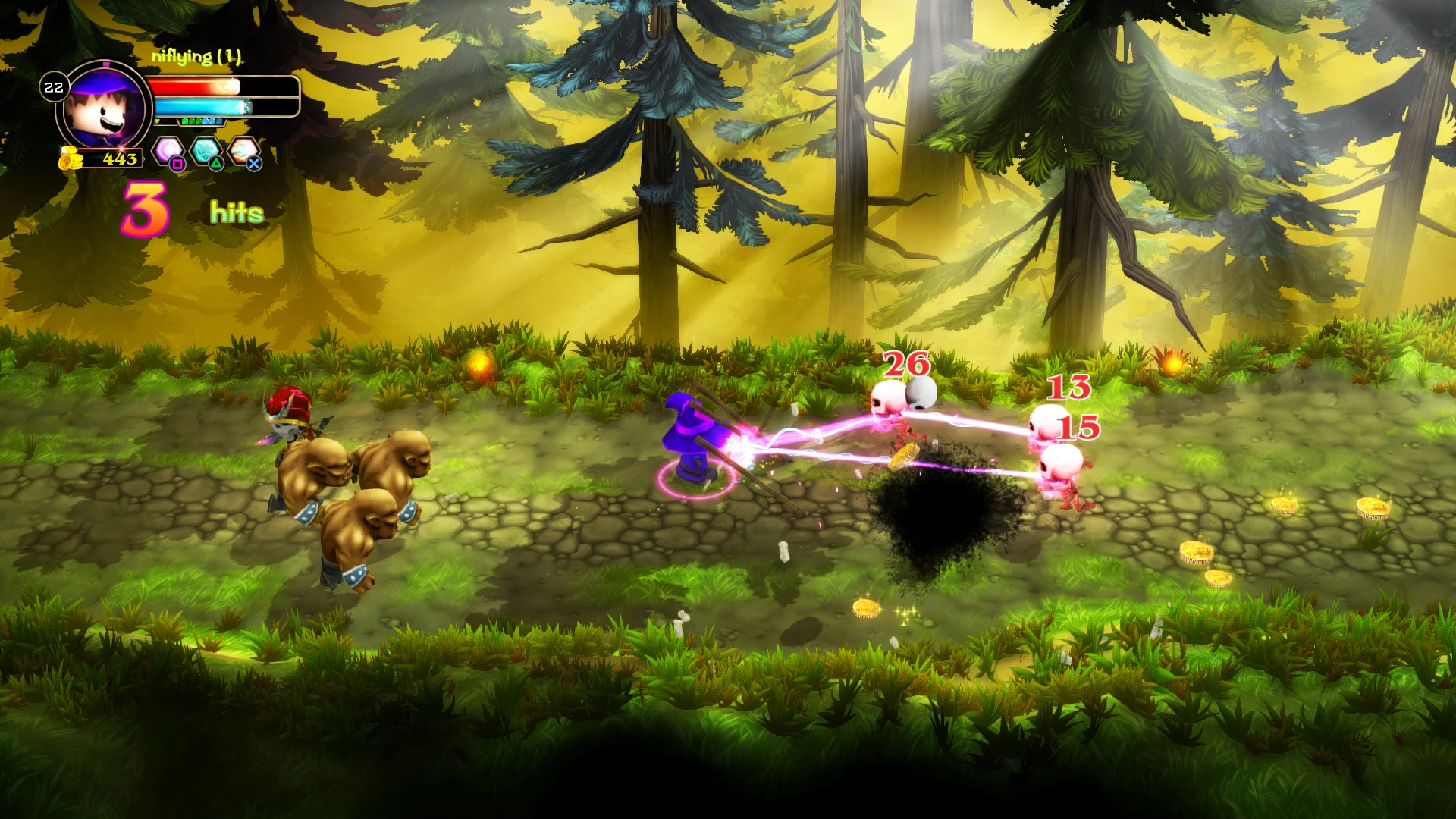Select the pink orb Square skill icon

tap(167, 149)
